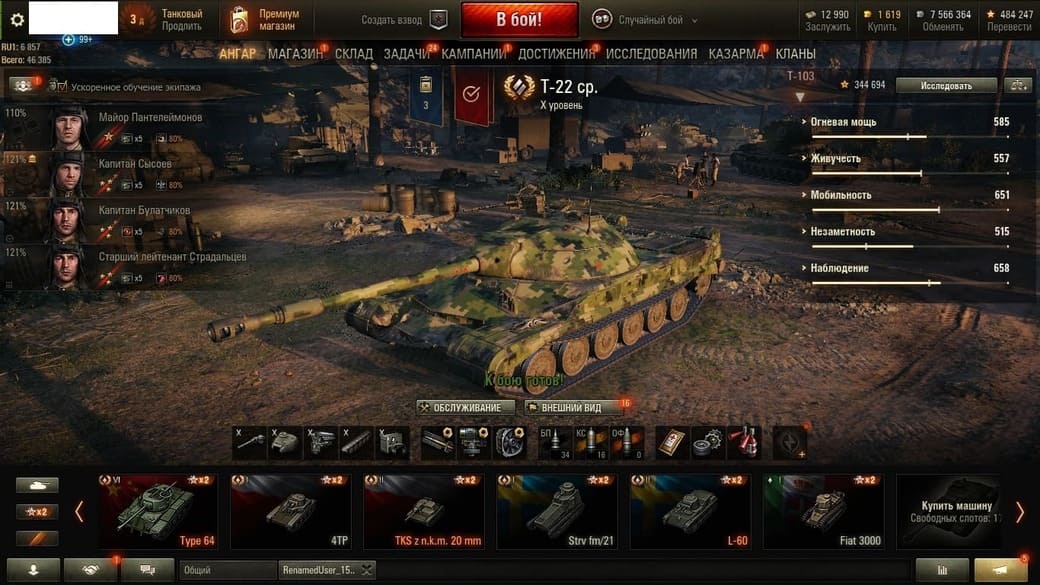The width and height of the screenshot is (1040, 585).
Task: Open the «Склад» depot tab
Action: [x=354, y=54]
